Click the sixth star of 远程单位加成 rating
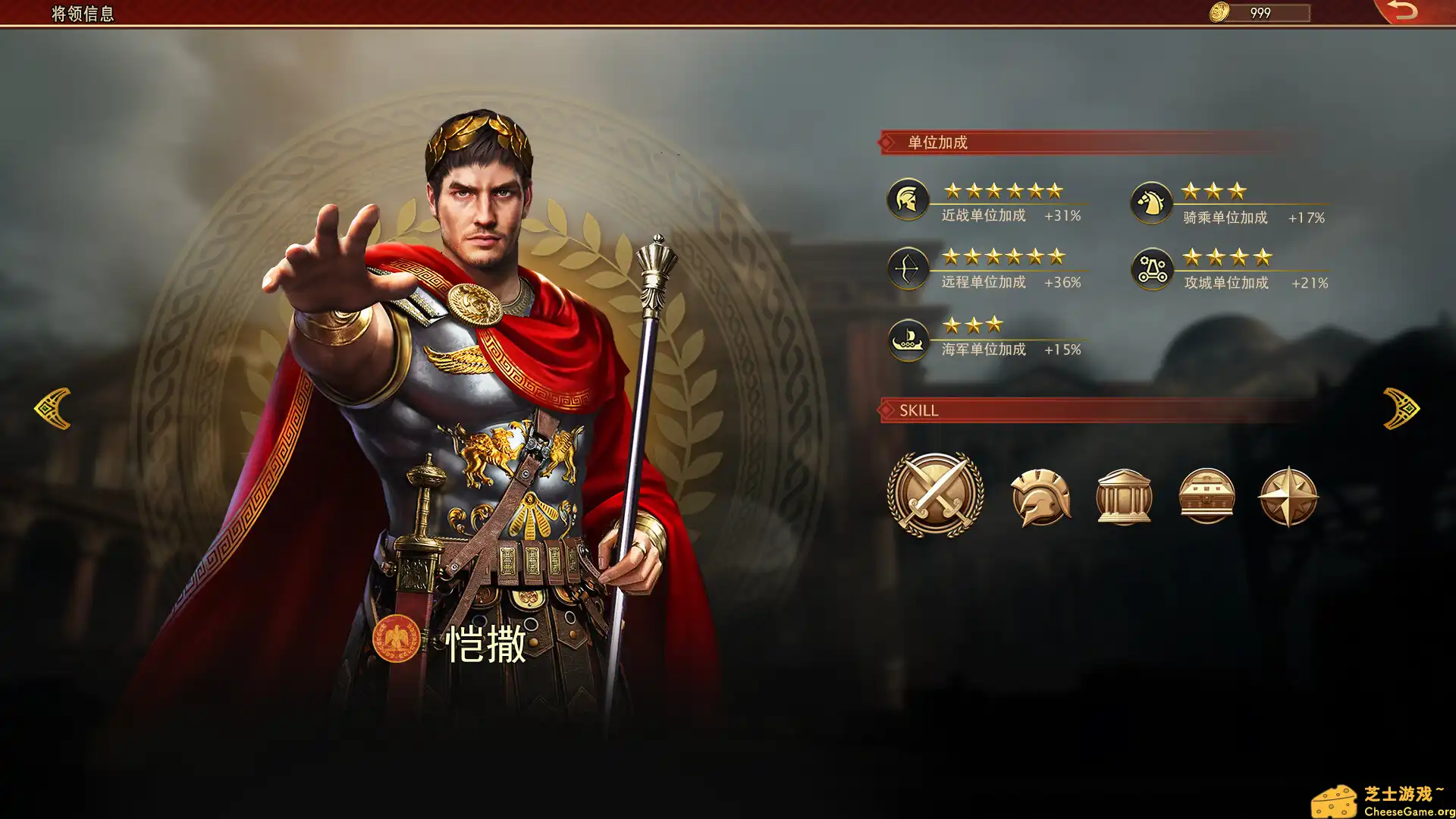The image size is (1456, 819). (1054, 256)
